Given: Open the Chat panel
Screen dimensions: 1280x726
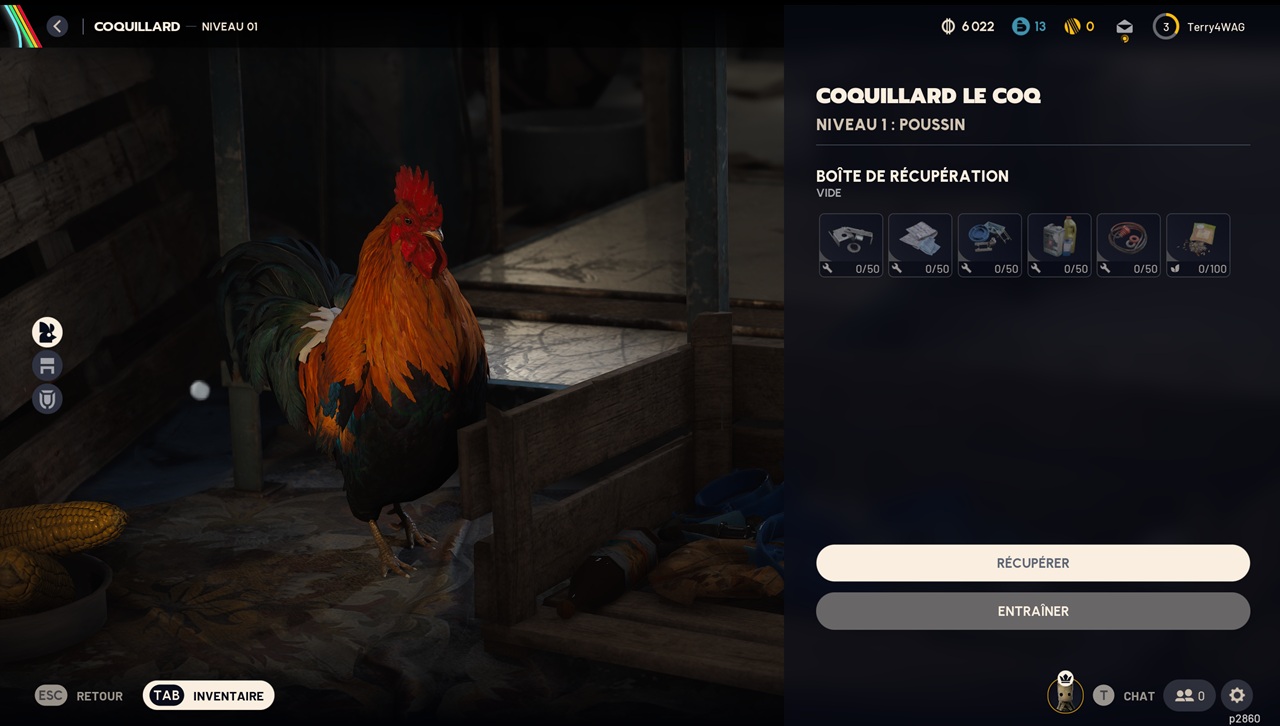Looking at the screenshot, I should 1125,696.
